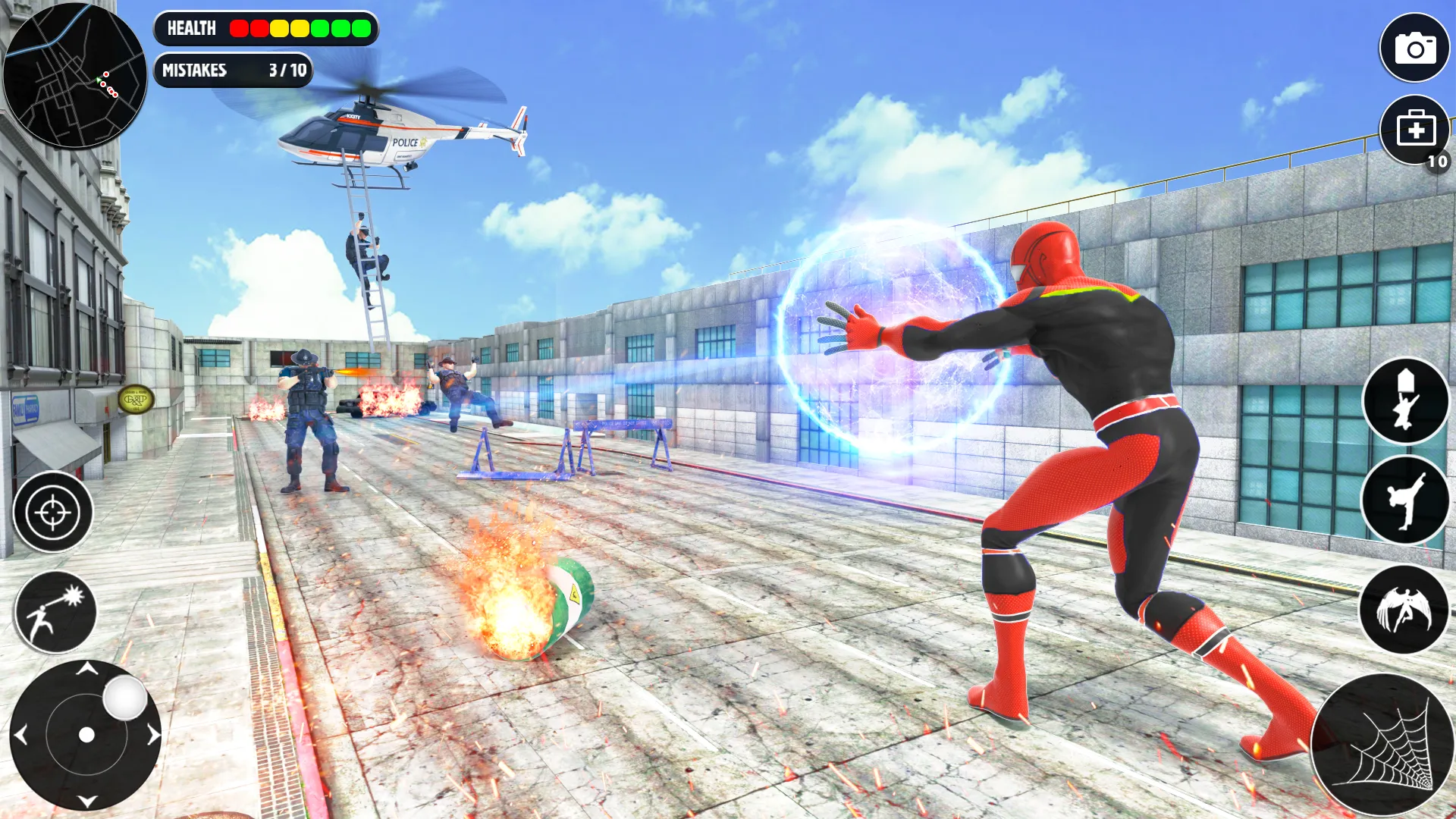
Task: Toggle targeting mode with the crosshair button
Action: (x=52, y=512)
